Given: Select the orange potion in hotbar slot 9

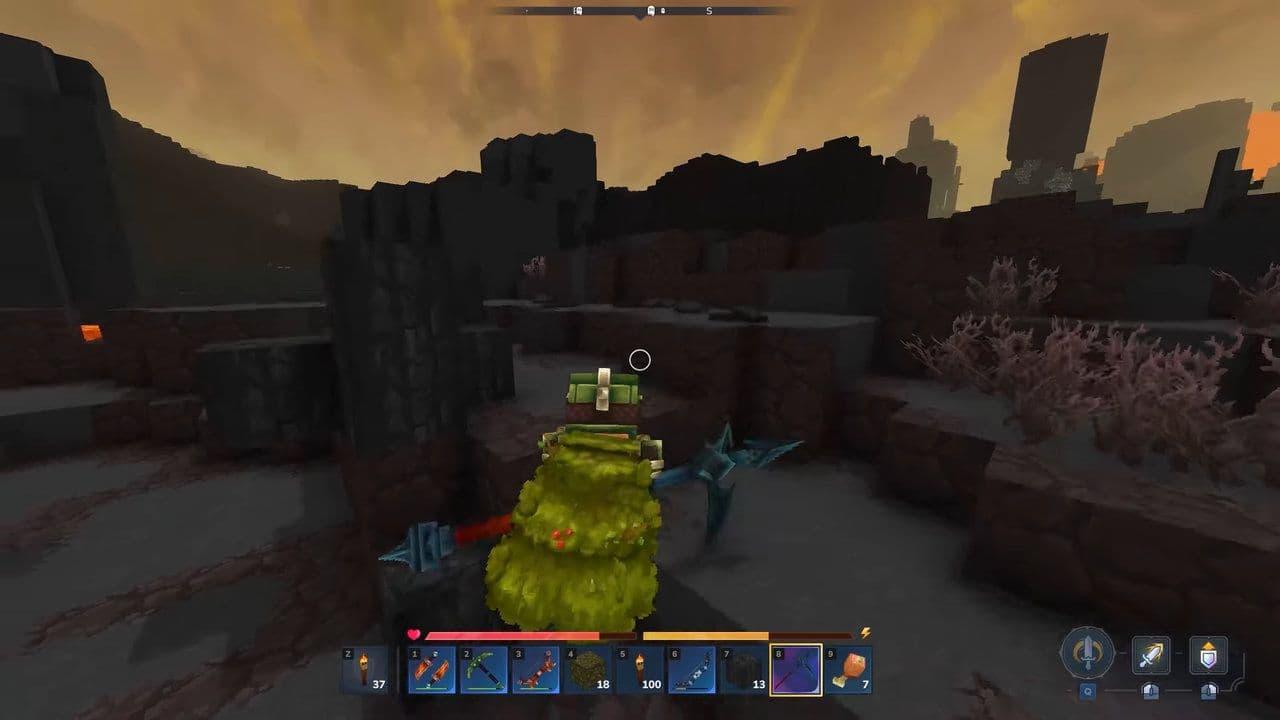Looking at the screenshot, I should [x=849, y=669].
